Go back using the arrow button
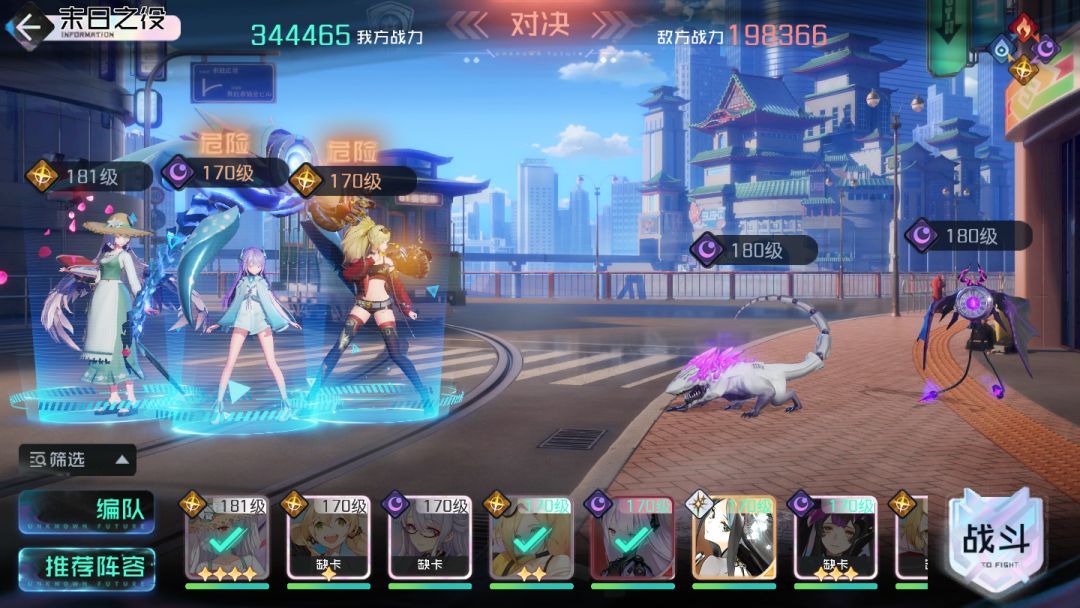1080x608 pixels. (28, 27)
